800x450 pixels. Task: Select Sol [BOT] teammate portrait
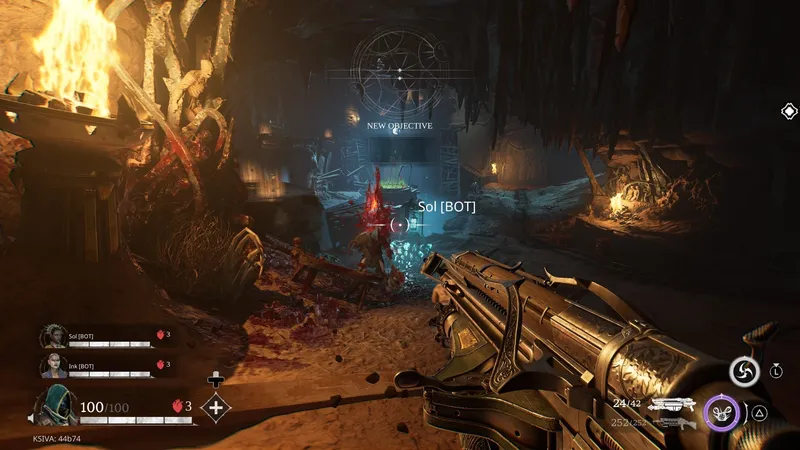[x=52, y=337]
